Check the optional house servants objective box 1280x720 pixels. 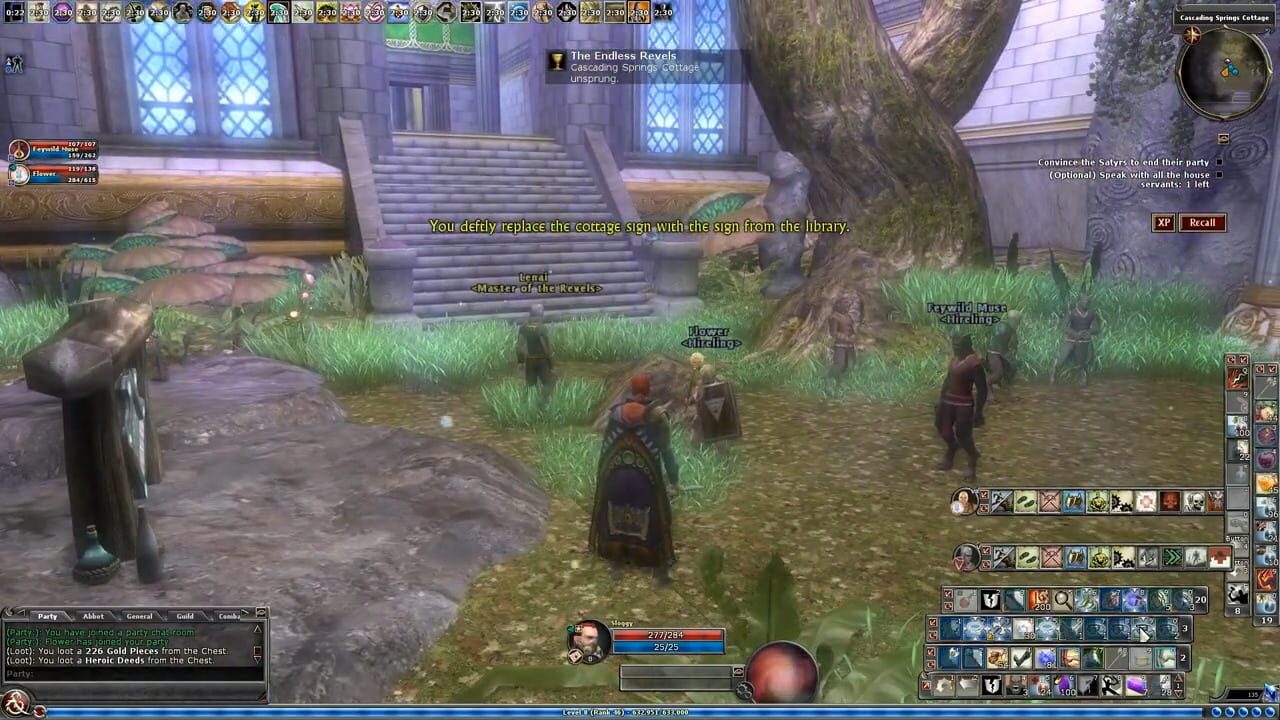coord(1220,175)
